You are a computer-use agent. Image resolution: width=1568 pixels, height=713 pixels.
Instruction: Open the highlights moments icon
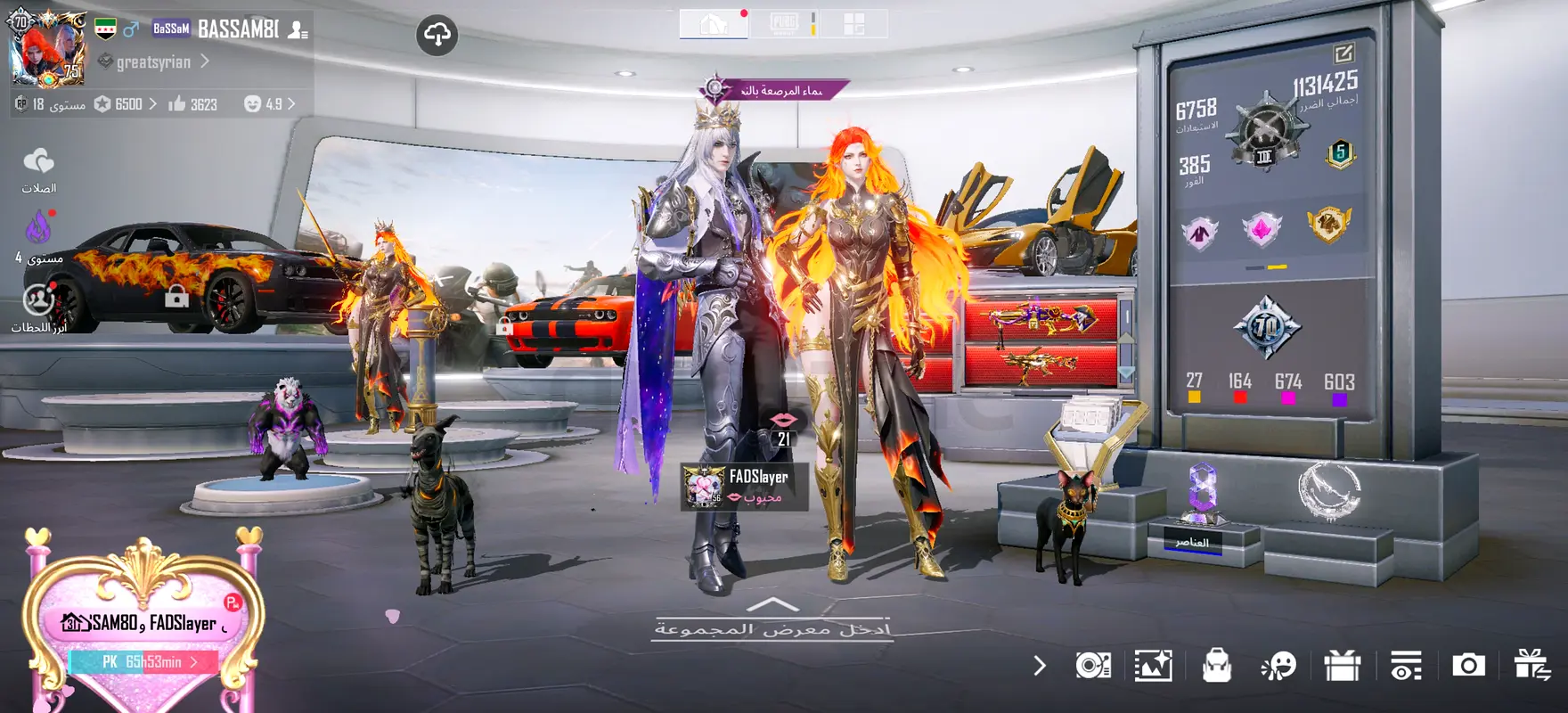[38, 300]
